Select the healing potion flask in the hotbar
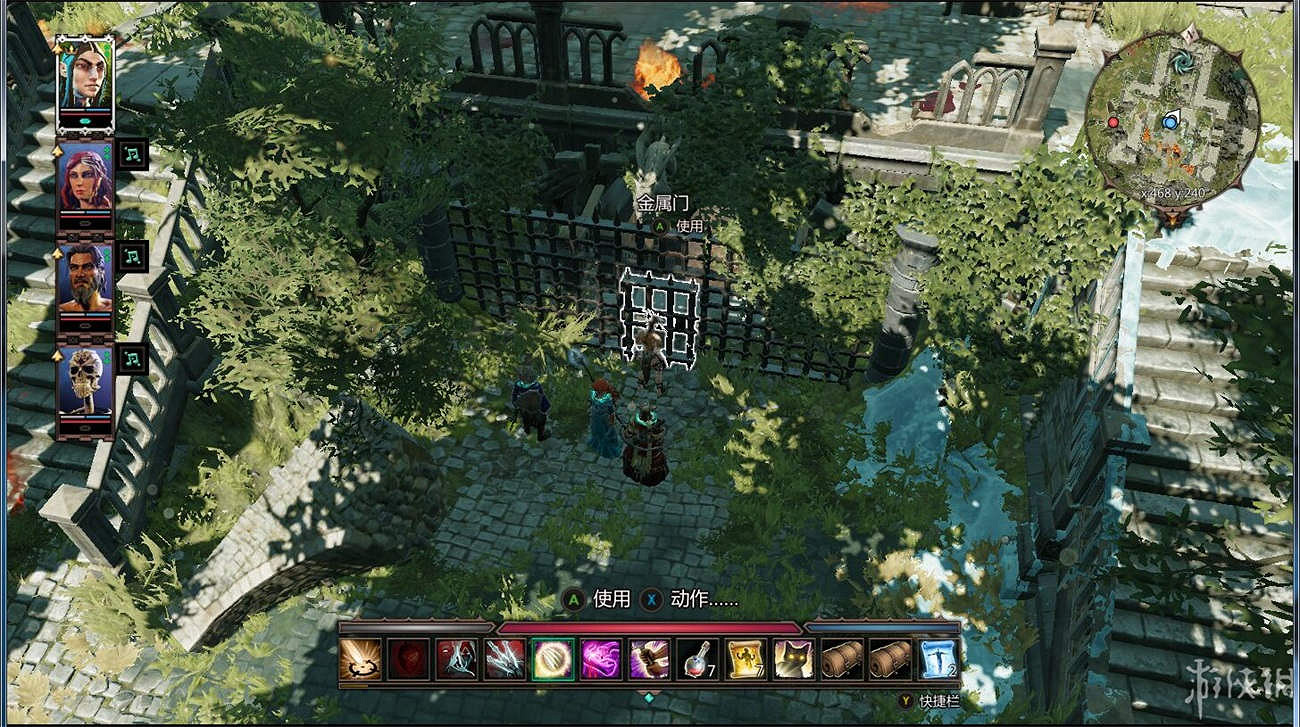This screenshot has height=727, width=1300. point(695,658)
